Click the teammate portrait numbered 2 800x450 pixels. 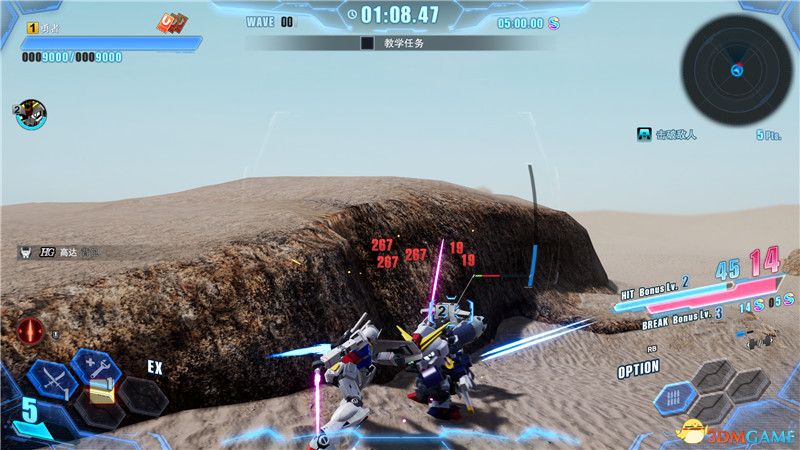pyautogui.click(x=31, y=114)
